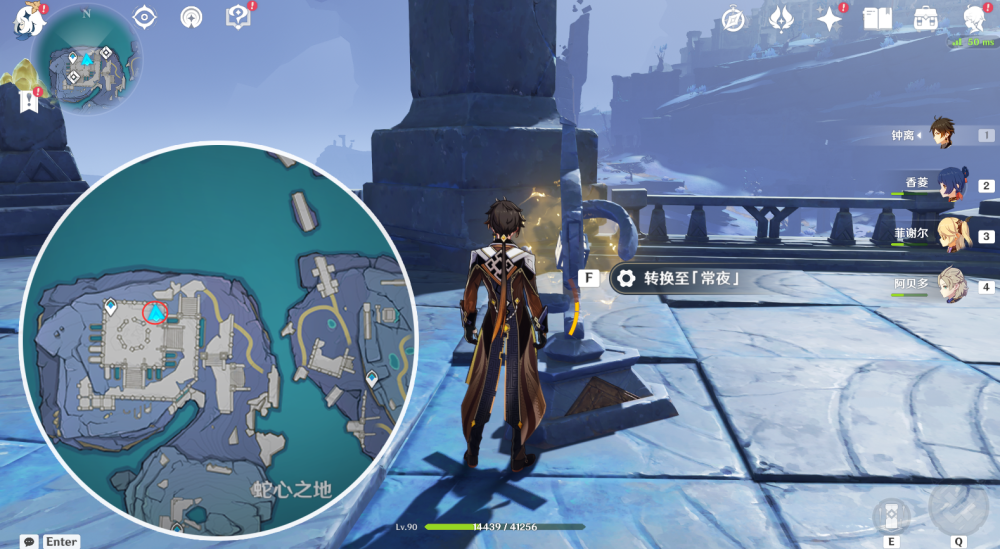Toggle the eye-shaped navigation icon
The image size is (1000, 549).
pos(145,17)
